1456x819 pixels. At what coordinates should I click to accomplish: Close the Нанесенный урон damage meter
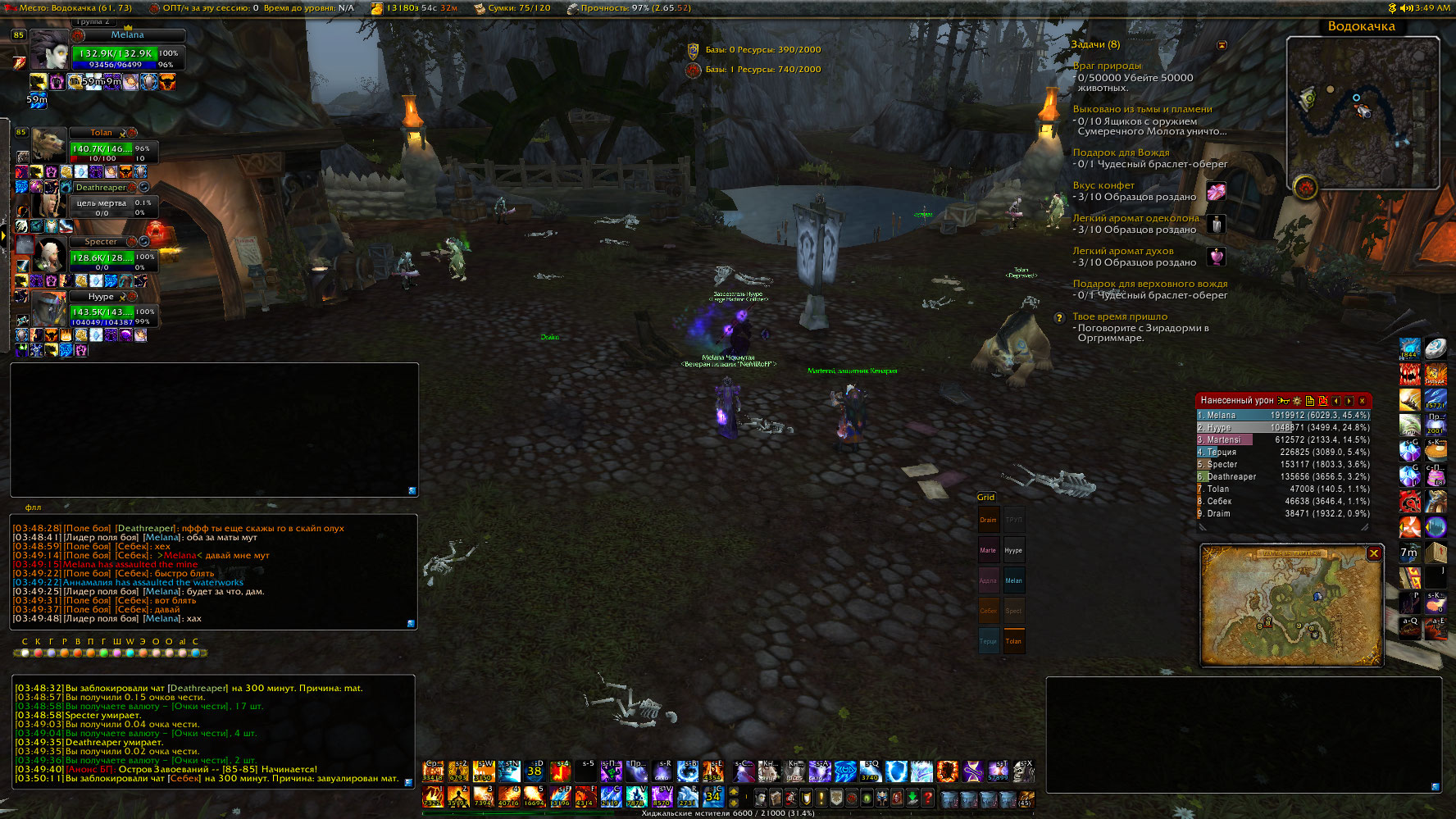(1363, 401)
